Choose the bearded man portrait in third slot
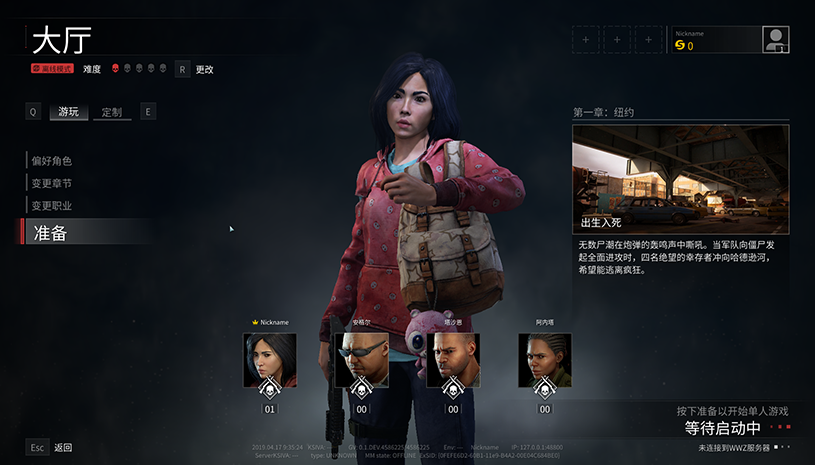The image size is (815, 465). pos(453,360)
